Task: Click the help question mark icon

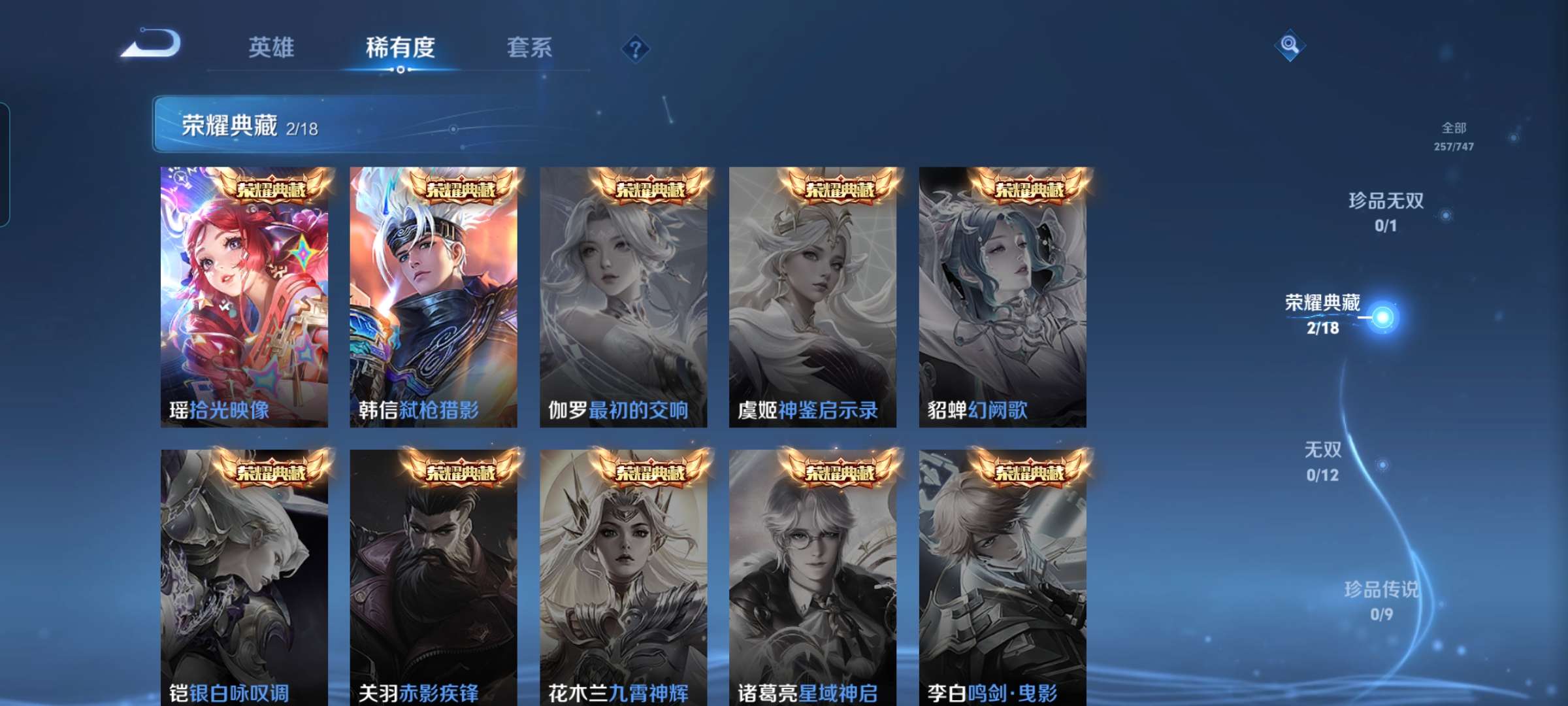Action: pos(637,49)
